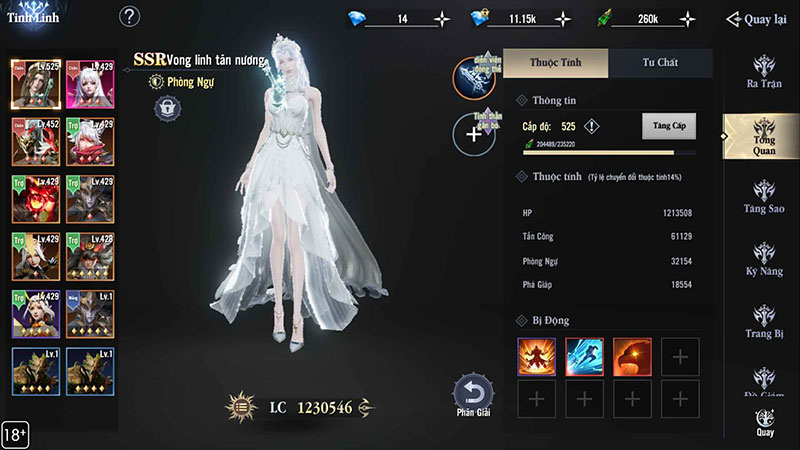
Task: Open the Kỹ Năng side menu
Action: (765, 257)
